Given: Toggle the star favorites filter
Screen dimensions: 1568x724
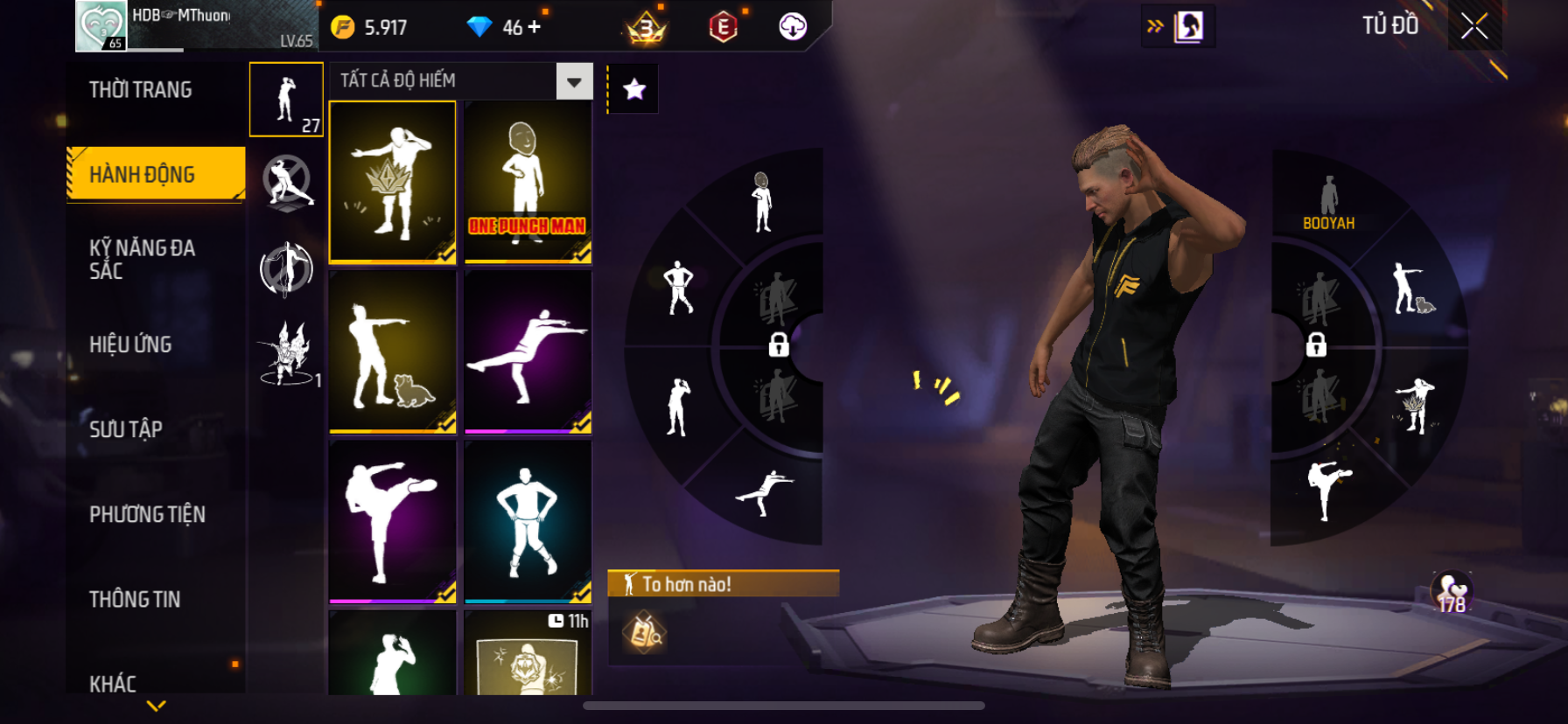Looking at the screenshot, I should coord(634,89).
